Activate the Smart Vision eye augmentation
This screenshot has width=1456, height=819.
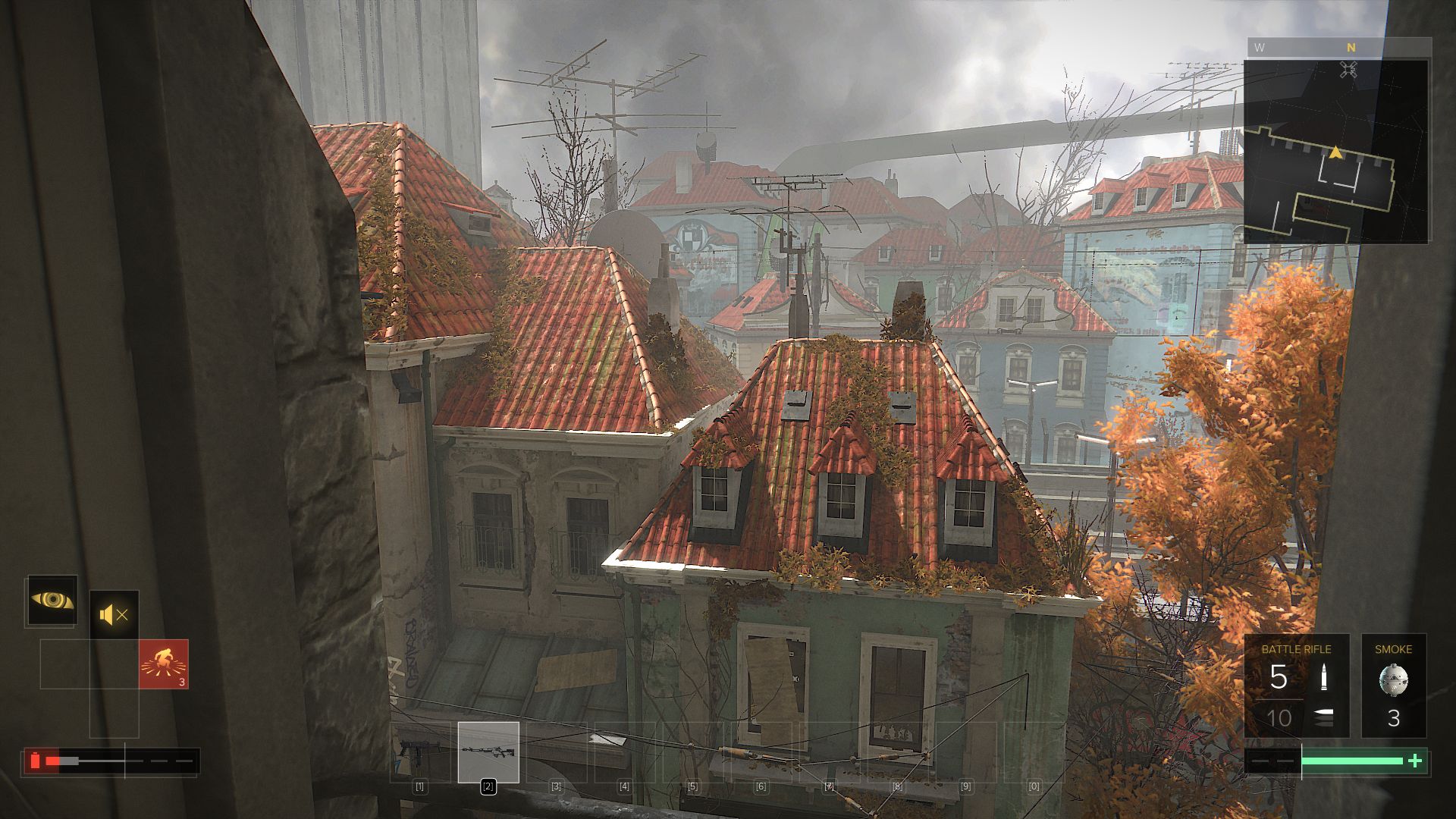(x=52, y=601)
